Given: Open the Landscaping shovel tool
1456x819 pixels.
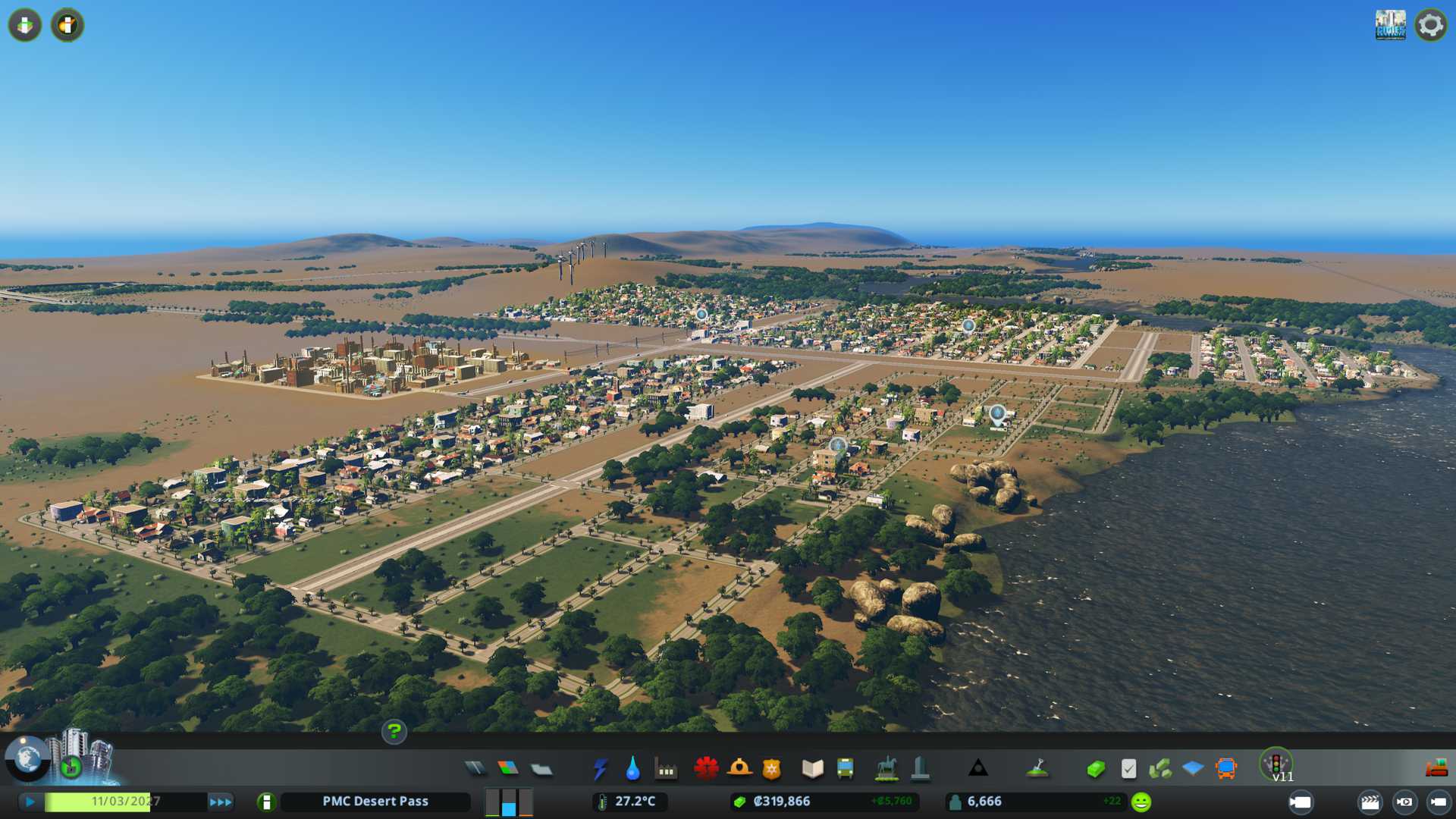Looking at the screenshot, I should click(1037, 769).
